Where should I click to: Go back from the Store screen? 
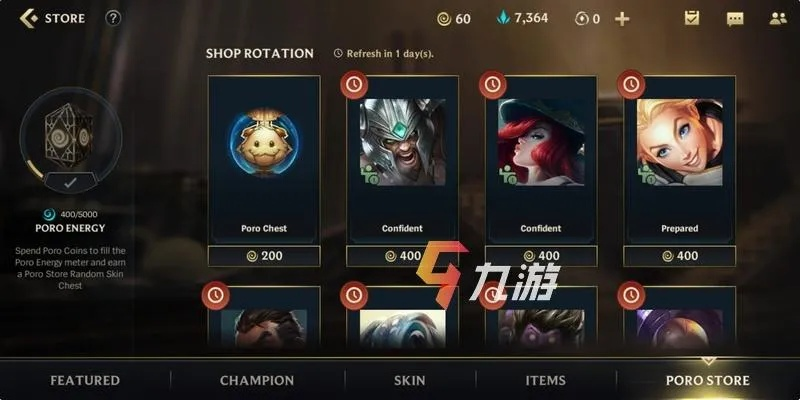[x=29, y=18]
